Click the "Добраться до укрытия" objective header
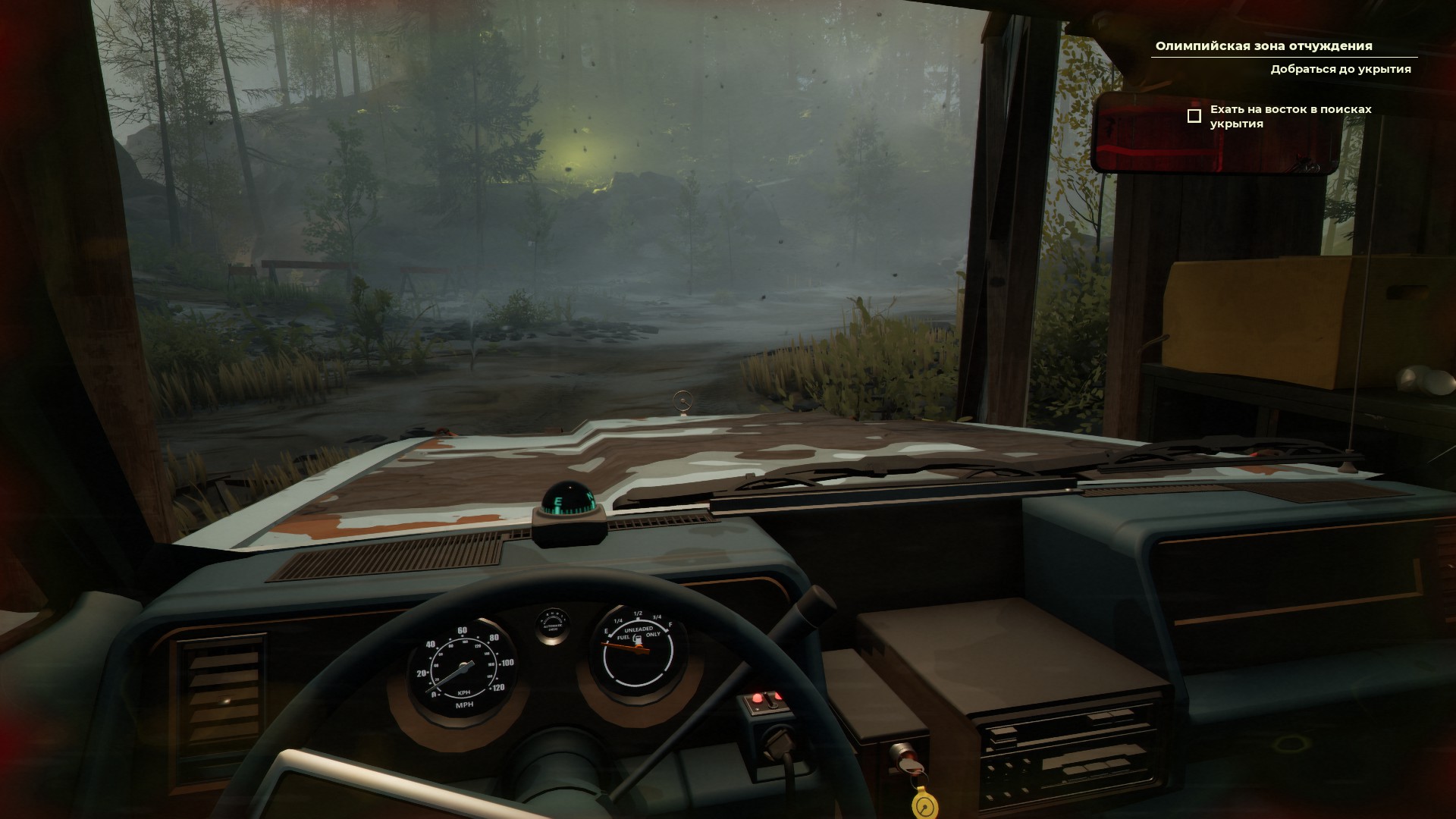The image size is (1456, 819). (1341, 69)
